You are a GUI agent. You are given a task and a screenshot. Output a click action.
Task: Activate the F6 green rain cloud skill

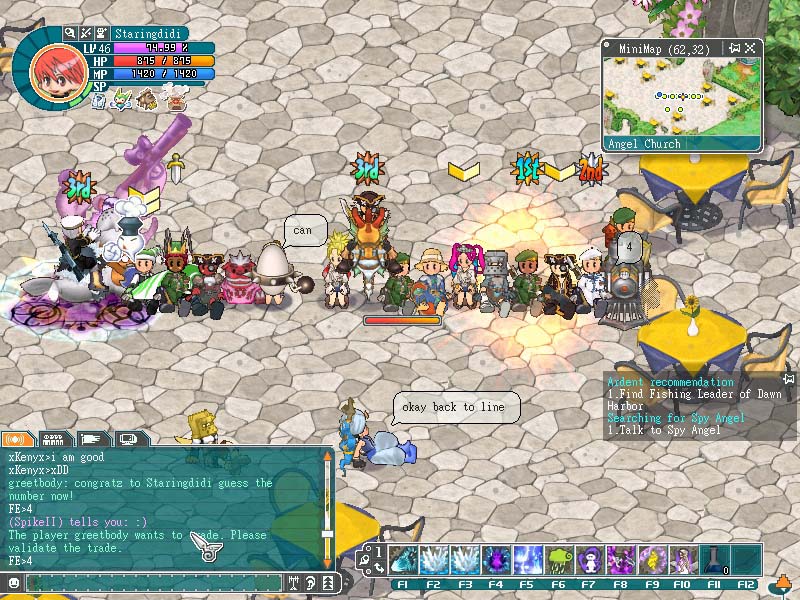[x=558, y=558]
